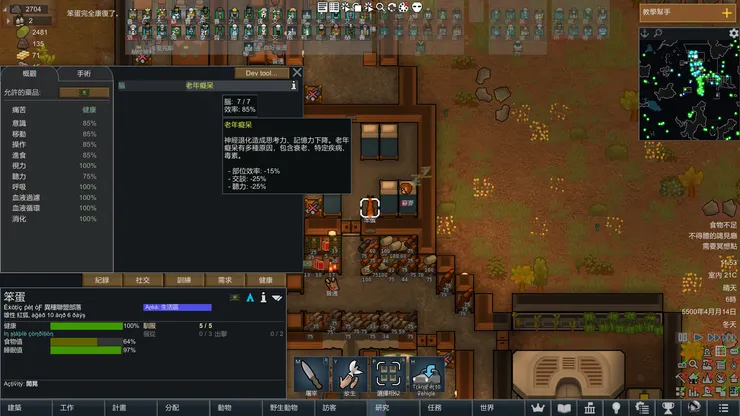Open the 教學幫手 learning helper plus button
740x416 pixels.
[x=726, y=14]
